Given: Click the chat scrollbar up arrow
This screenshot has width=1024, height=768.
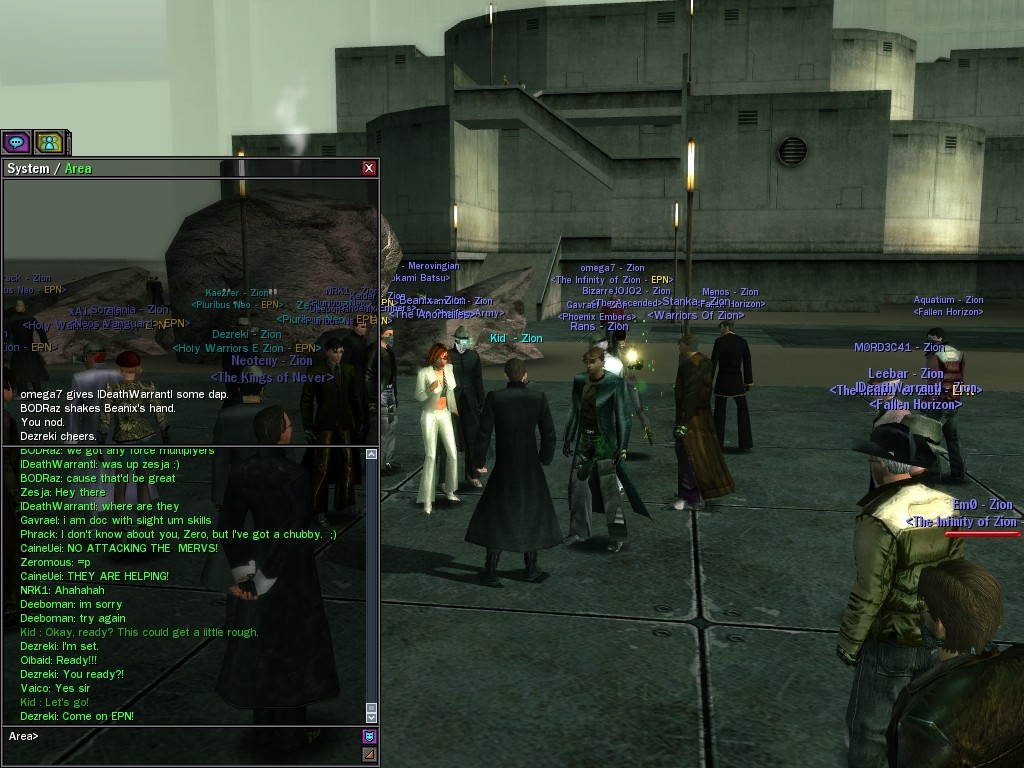Looking at the screenshot, I should (x=371, y=454).
